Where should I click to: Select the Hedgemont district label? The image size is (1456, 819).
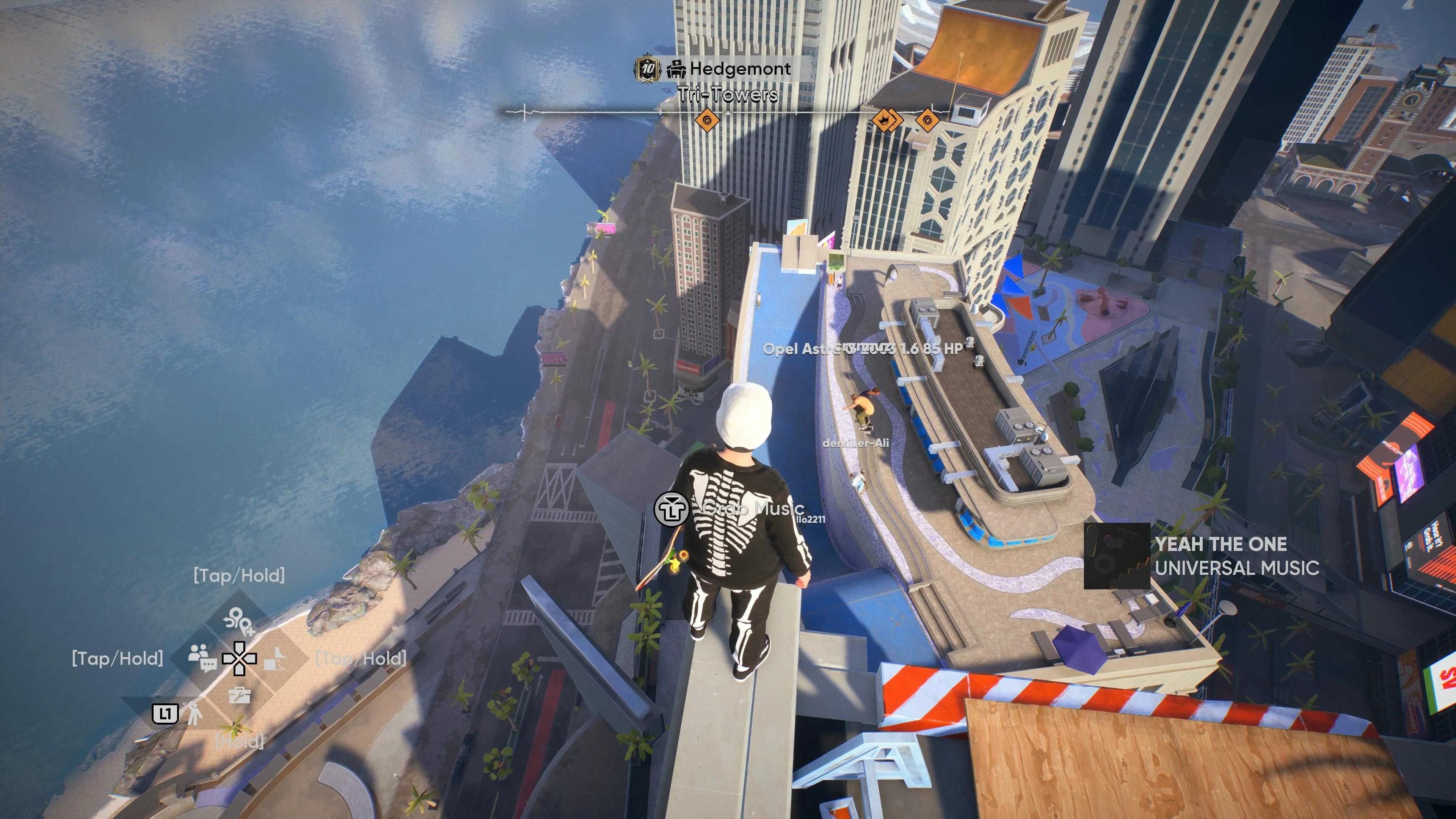pyautogui.click(x=739, y=69)
